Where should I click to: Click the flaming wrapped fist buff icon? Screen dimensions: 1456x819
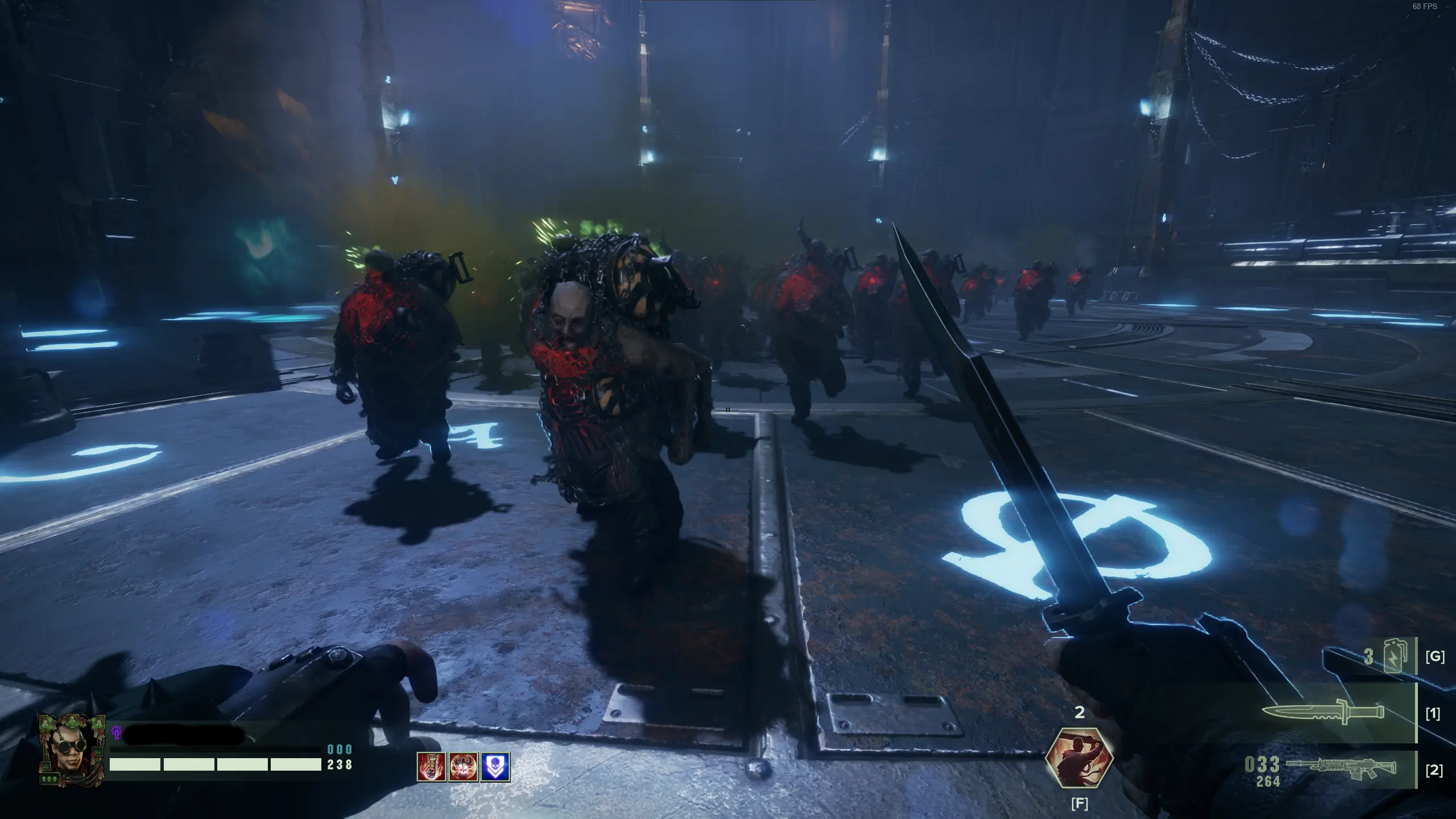431,767
